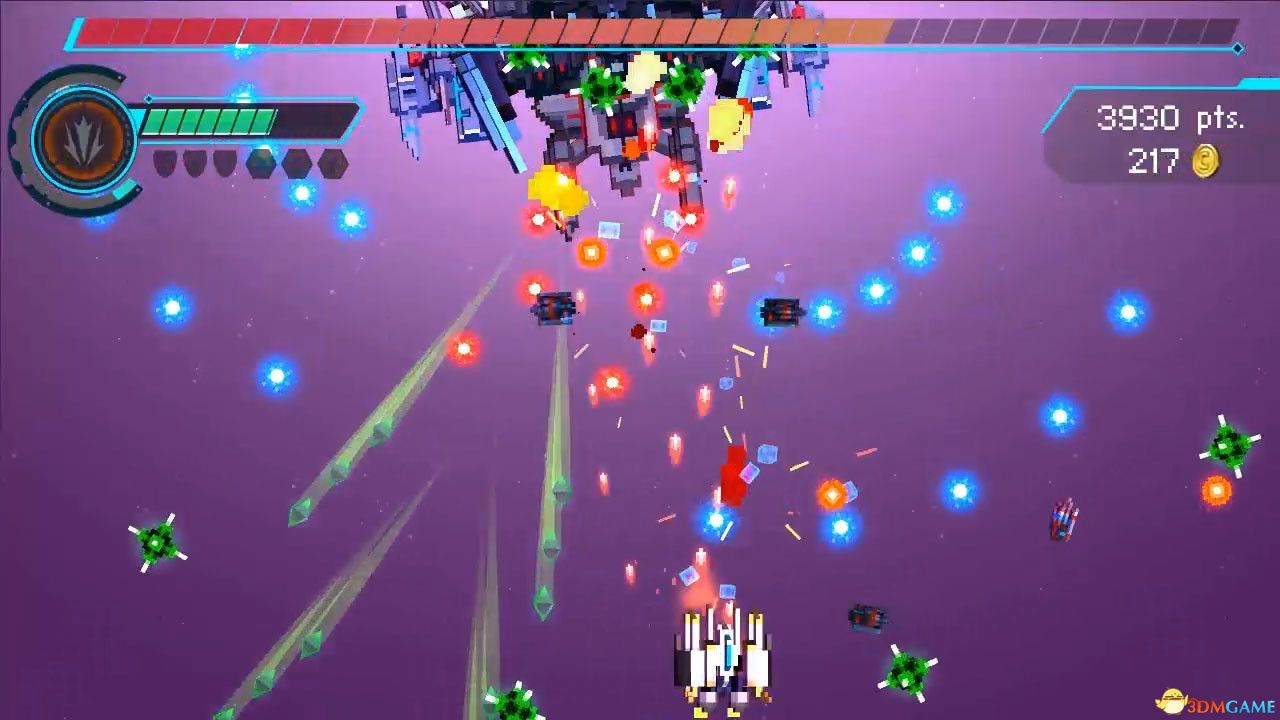Screen dimensions: 1280x720
Task: Click the green player health gauge
Action: [210, 120]
